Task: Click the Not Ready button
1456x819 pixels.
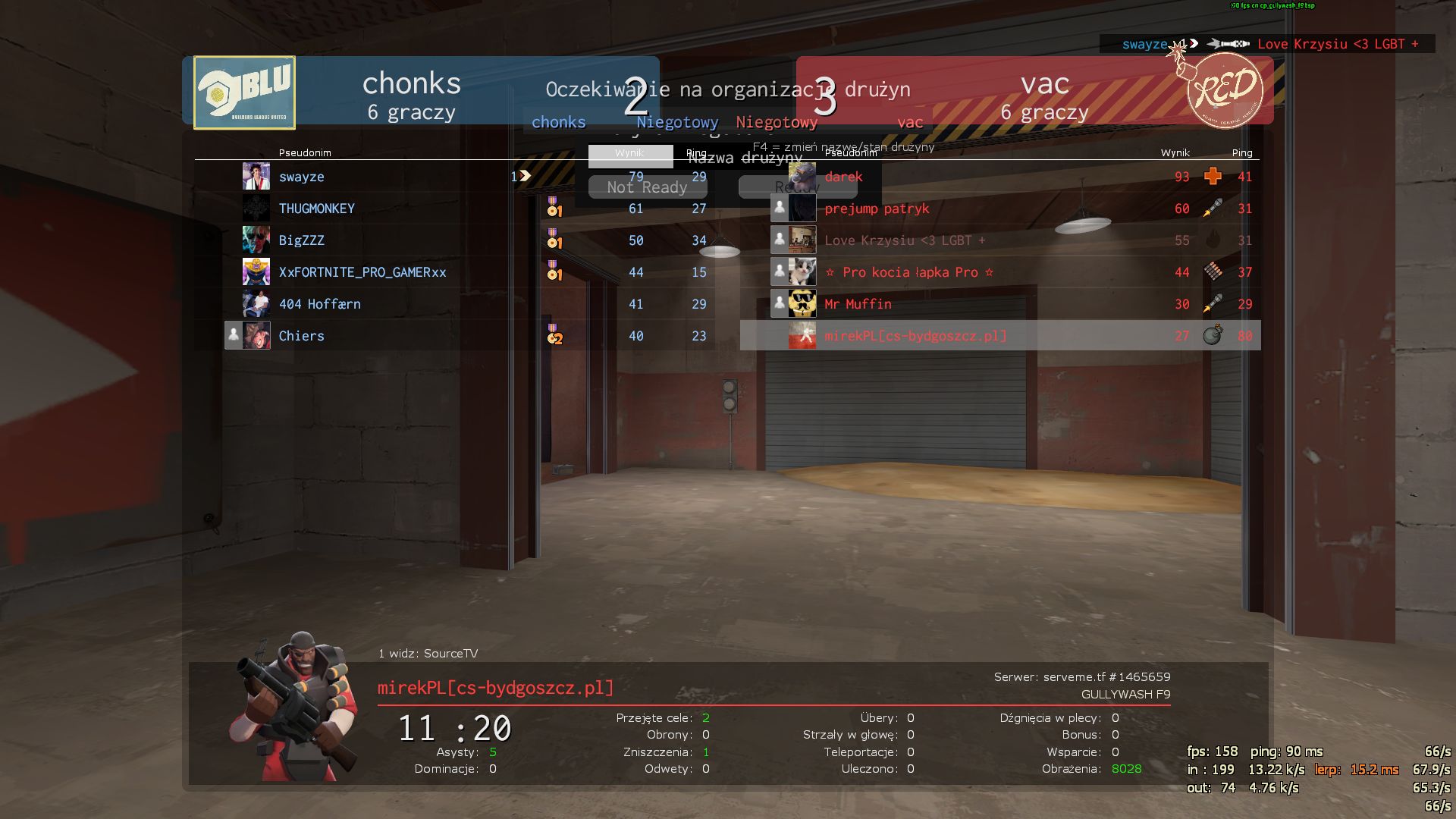Action: (647, 187)
